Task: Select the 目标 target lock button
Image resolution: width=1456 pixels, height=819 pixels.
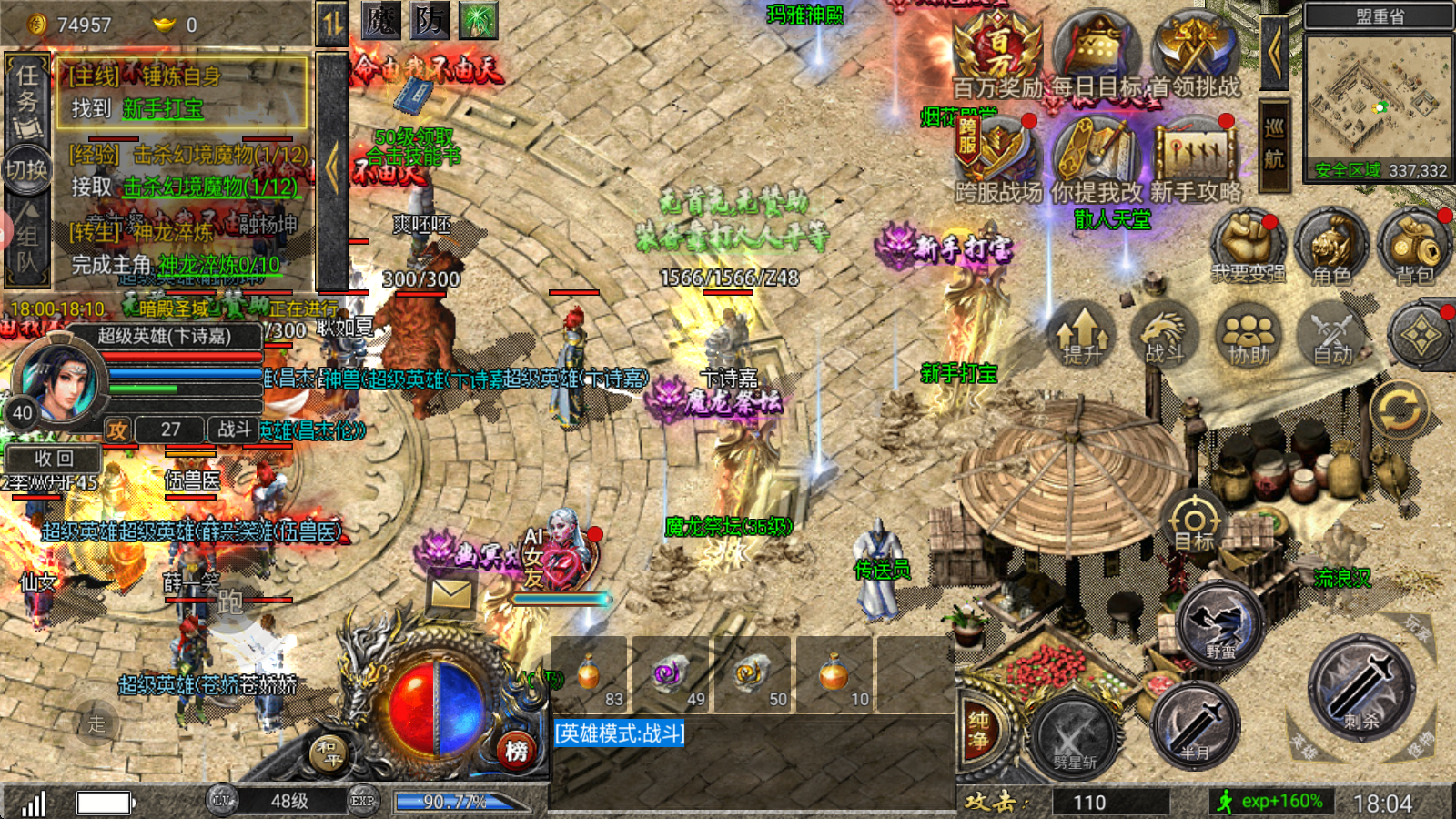Action: (x=1194, y=522)
